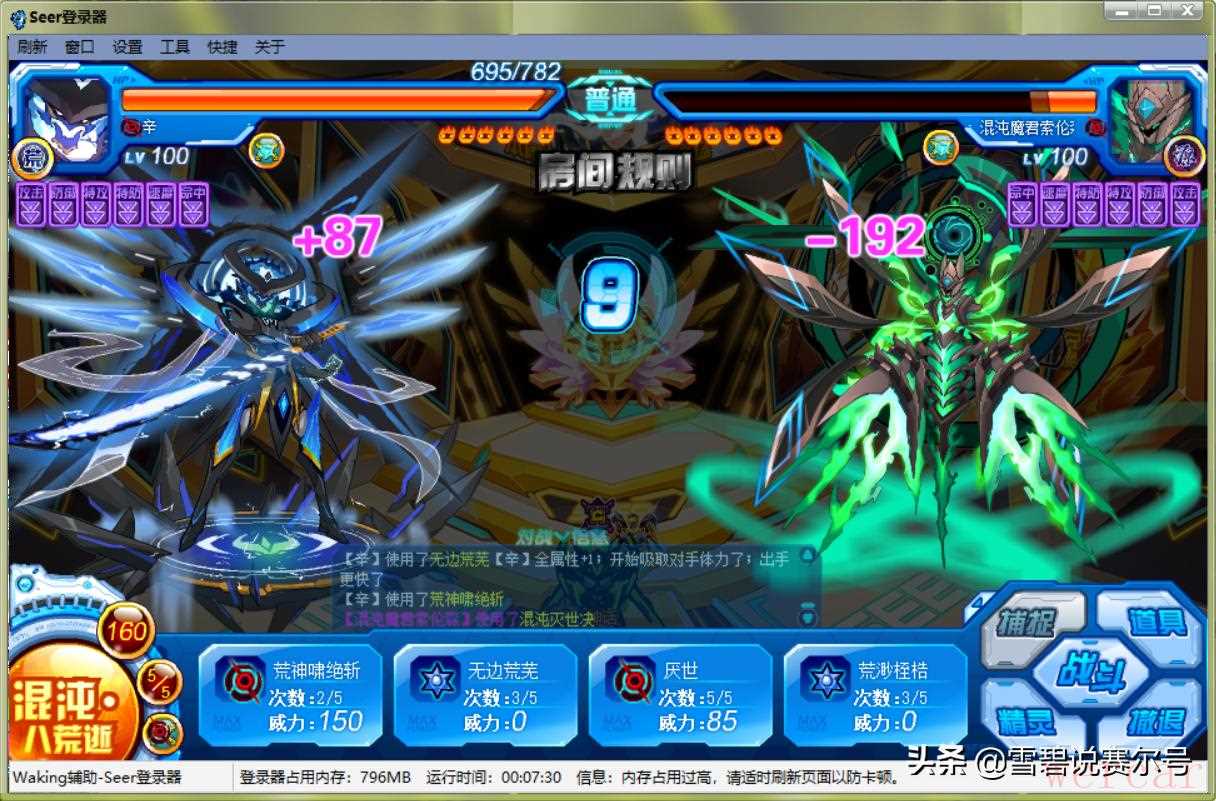Open the 关于 about menu
The image size is (1216, 801).
click(270, 47)
